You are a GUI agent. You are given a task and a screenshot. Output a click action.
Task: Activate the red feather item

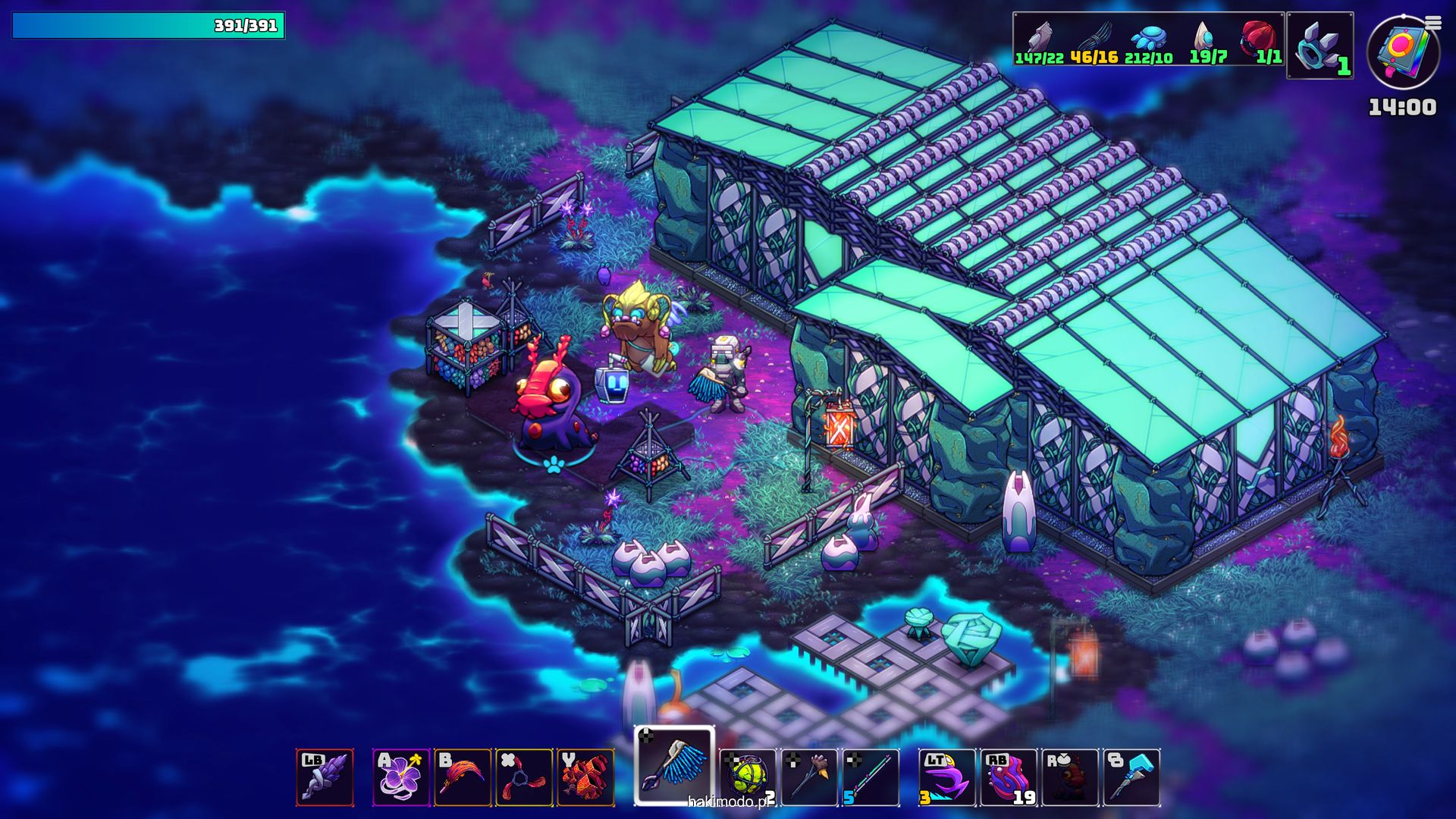(463, 777)
